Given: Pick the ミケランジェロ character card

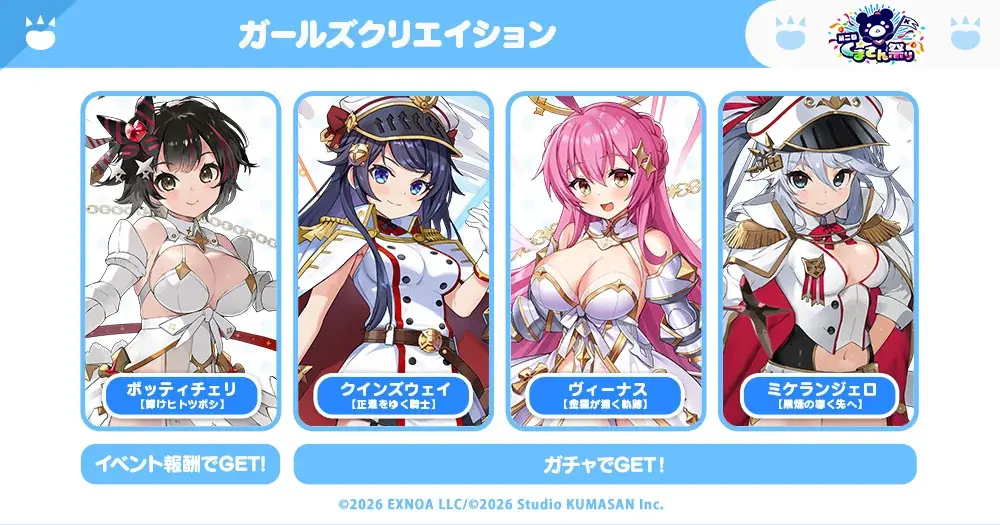Looking at the screenshot, I should 818,262.
